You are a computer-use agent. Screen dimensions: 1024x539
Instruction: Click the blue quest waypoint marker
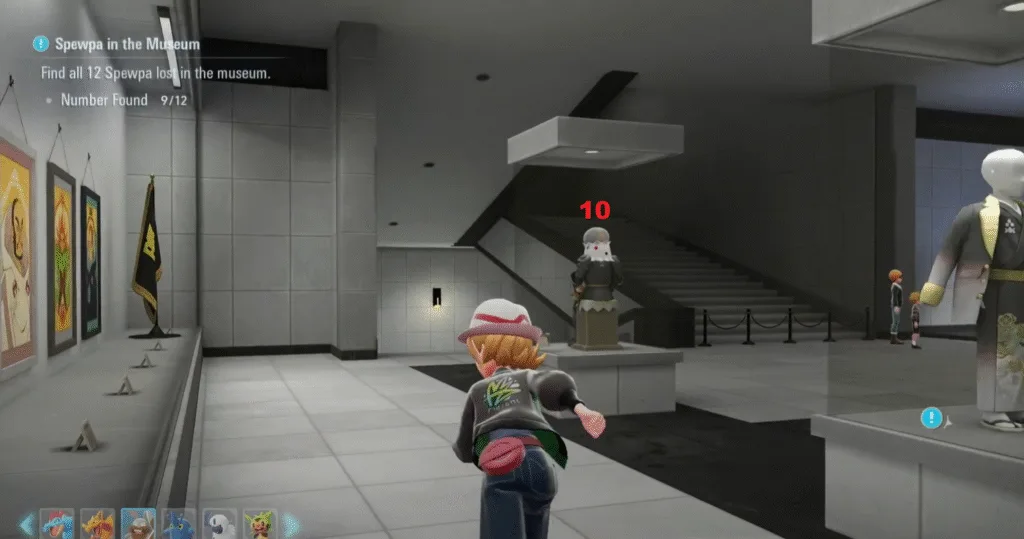[932, 418]
